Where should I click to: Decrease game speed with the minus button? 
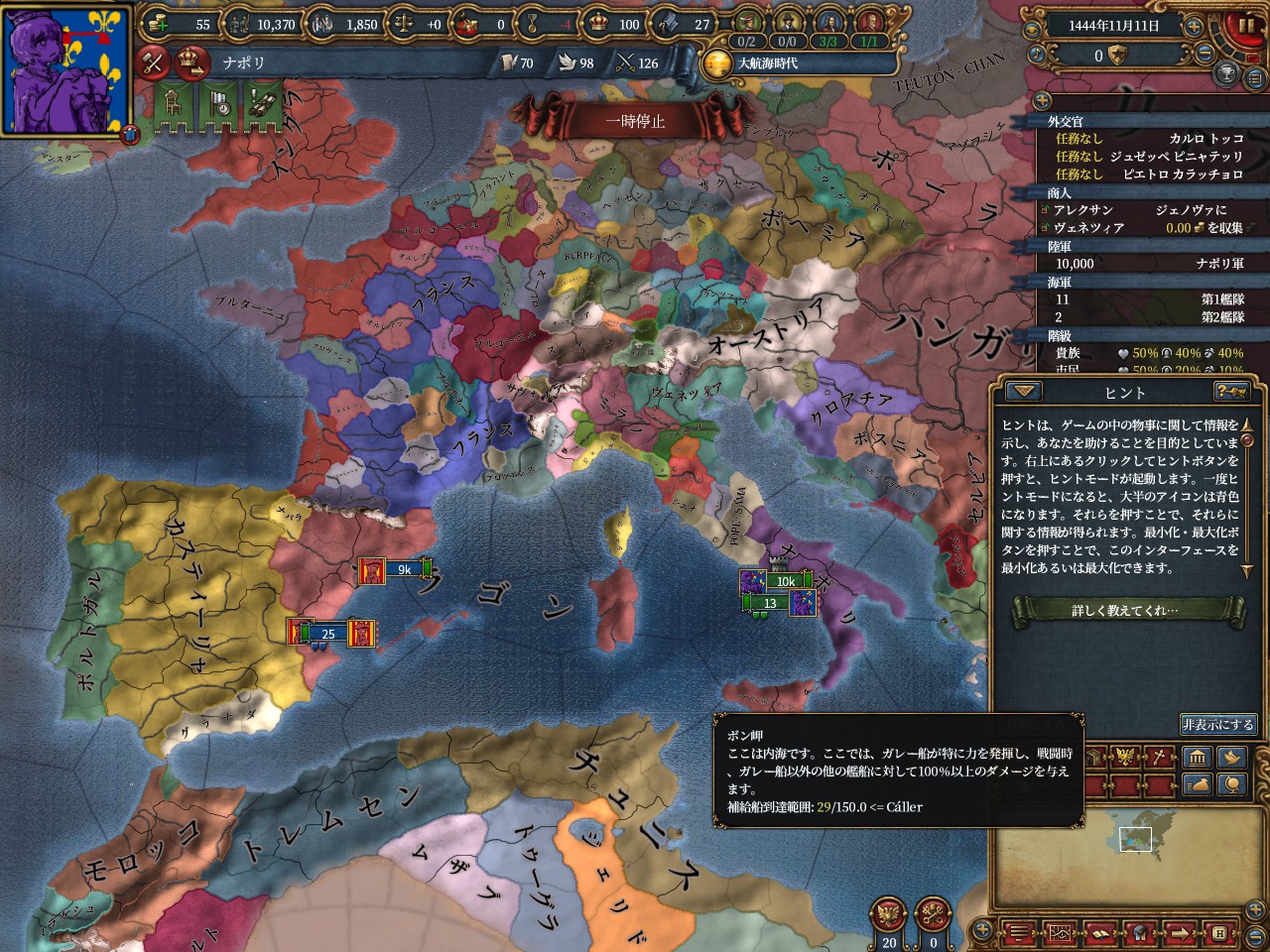(x=1206, y=55)
